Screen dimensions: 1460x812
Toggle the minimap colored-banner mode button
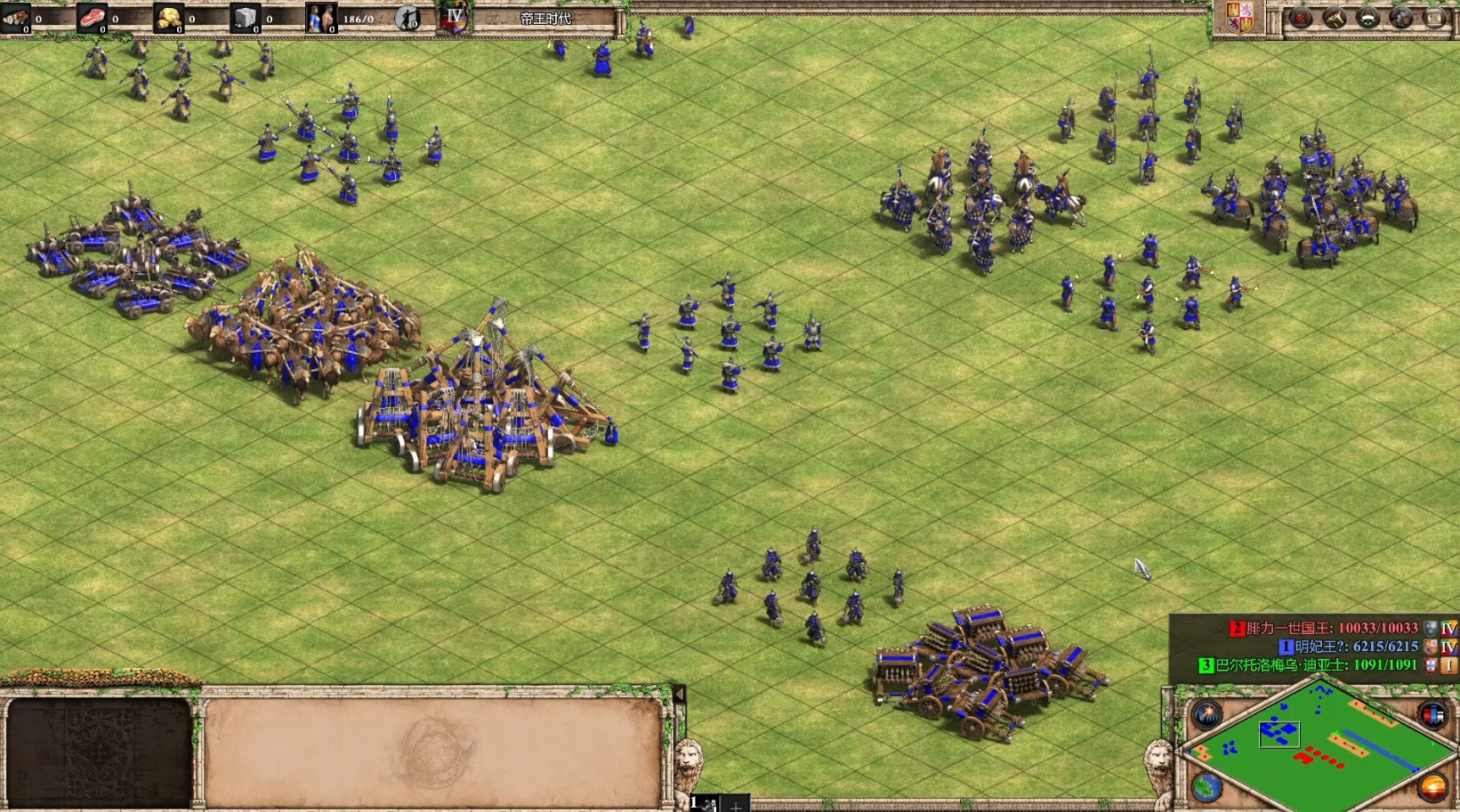click(x=1432, y=715)
